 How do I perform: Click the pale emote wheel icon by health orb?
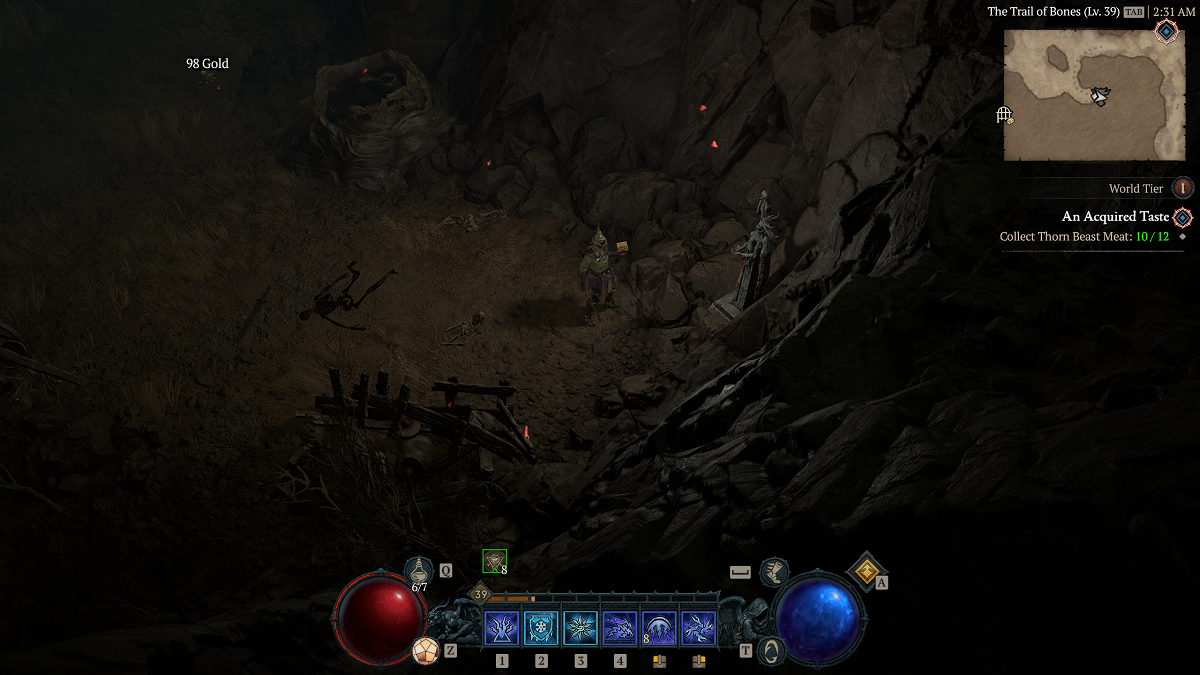pos(426,651)
